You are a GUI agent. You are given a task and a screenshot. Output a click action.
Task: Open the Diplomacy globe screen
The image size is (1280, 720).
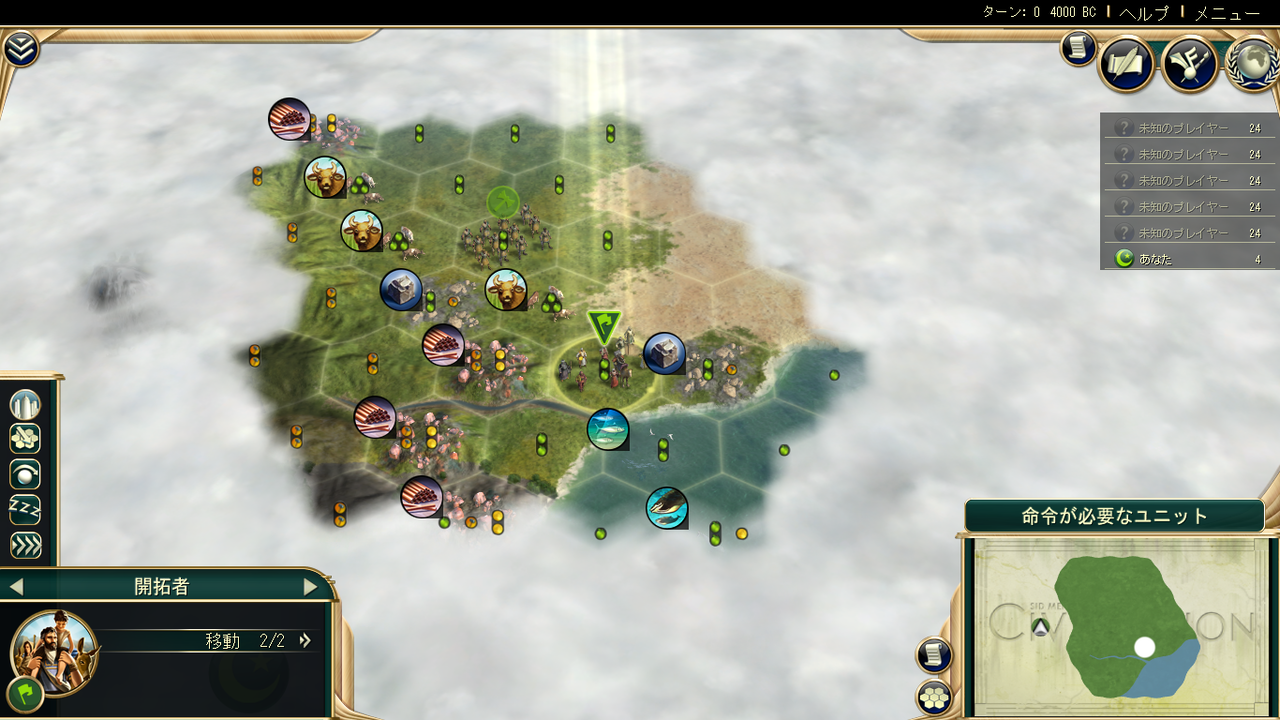point(1251,62)
